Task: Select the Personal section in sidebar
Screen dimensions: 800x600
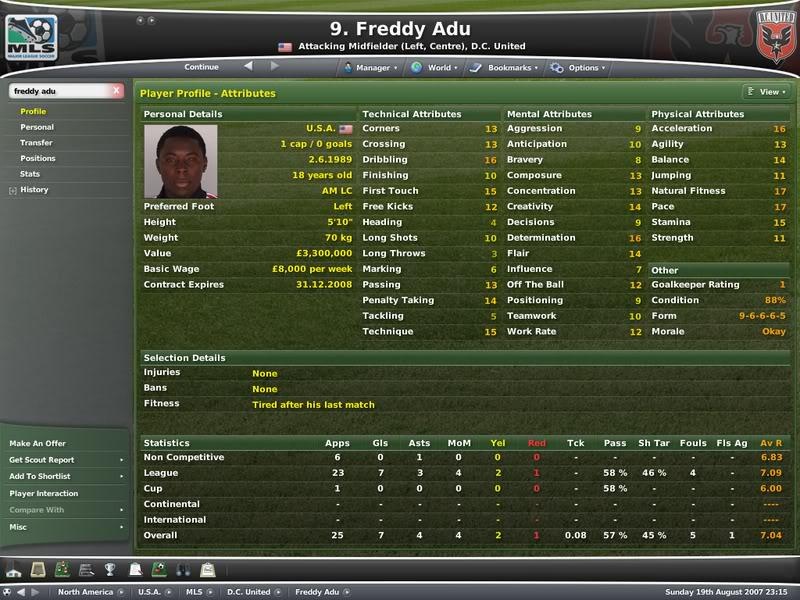Action: click(37, 127)
